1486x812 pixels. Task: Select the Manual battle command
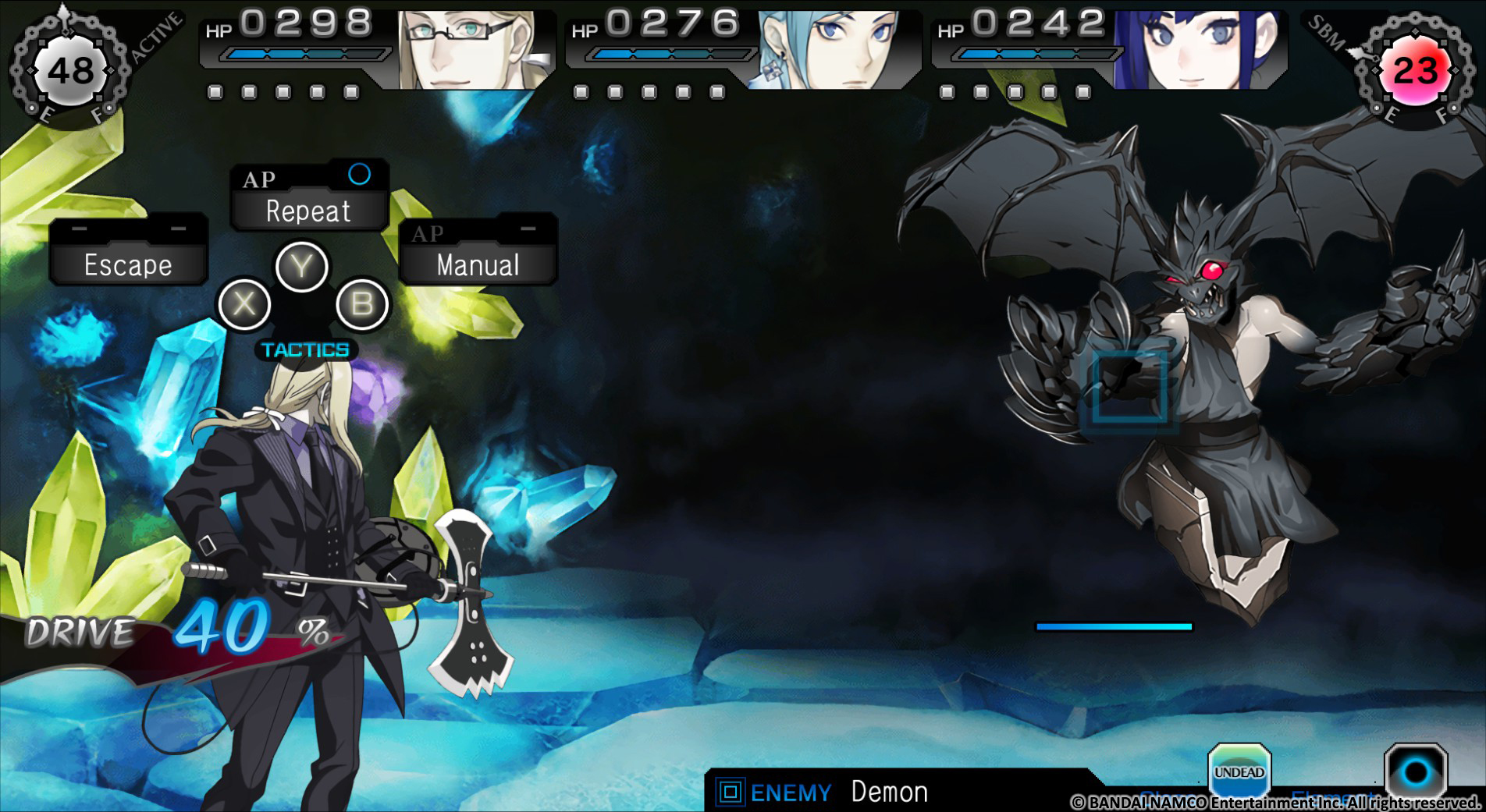point(477,264)
